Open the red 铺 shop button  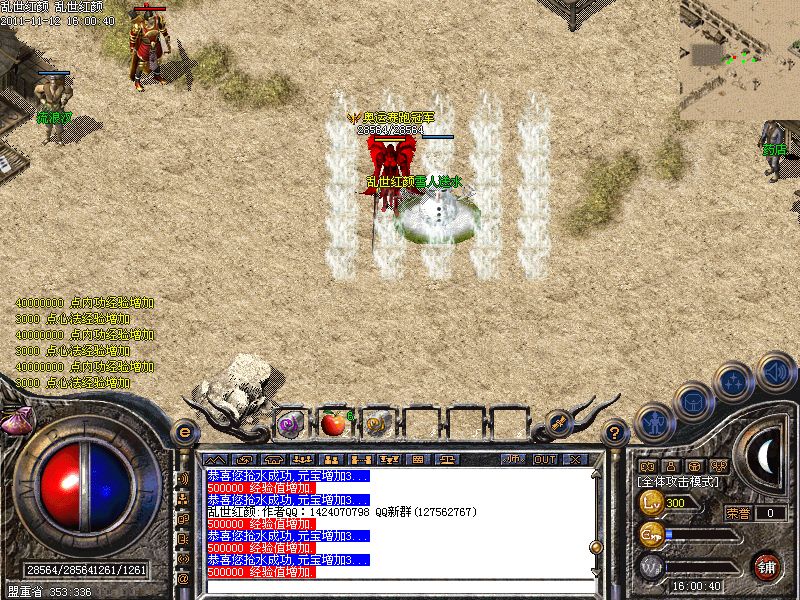[767, 566]
